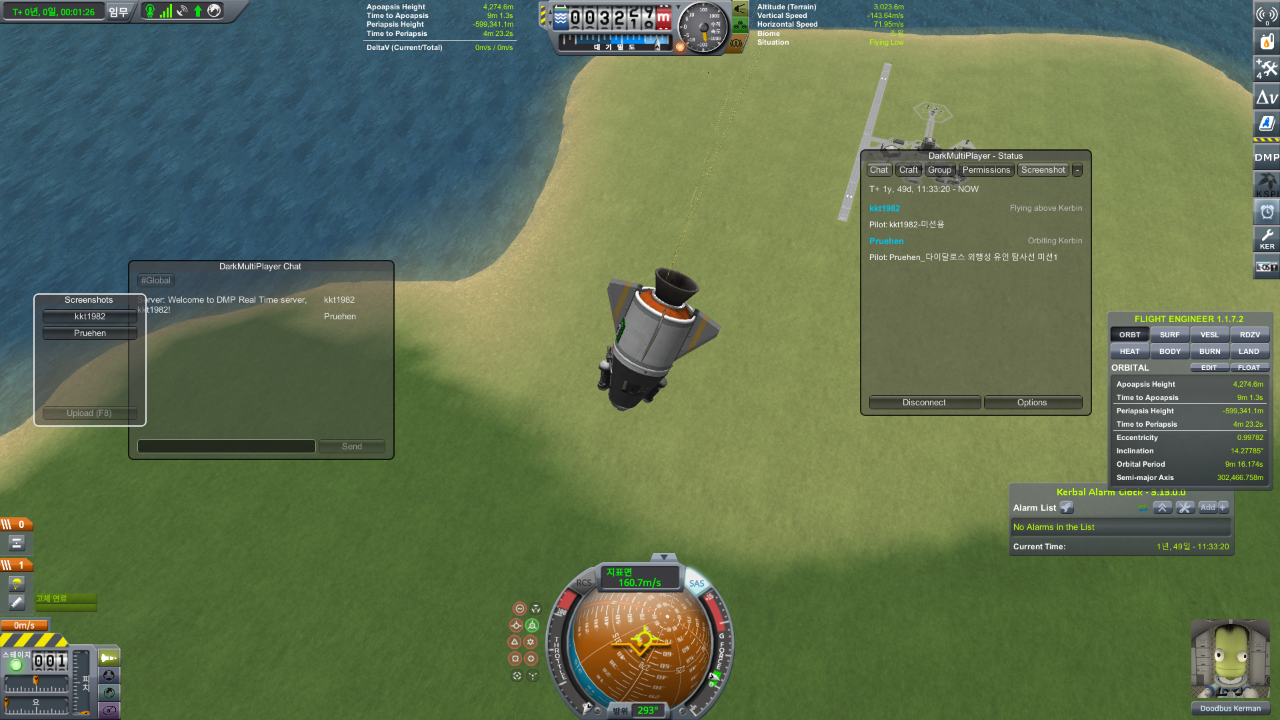Float the Orbital readout window
The height and width of the screenshot is (720, 1280).
click(1248, 368)
